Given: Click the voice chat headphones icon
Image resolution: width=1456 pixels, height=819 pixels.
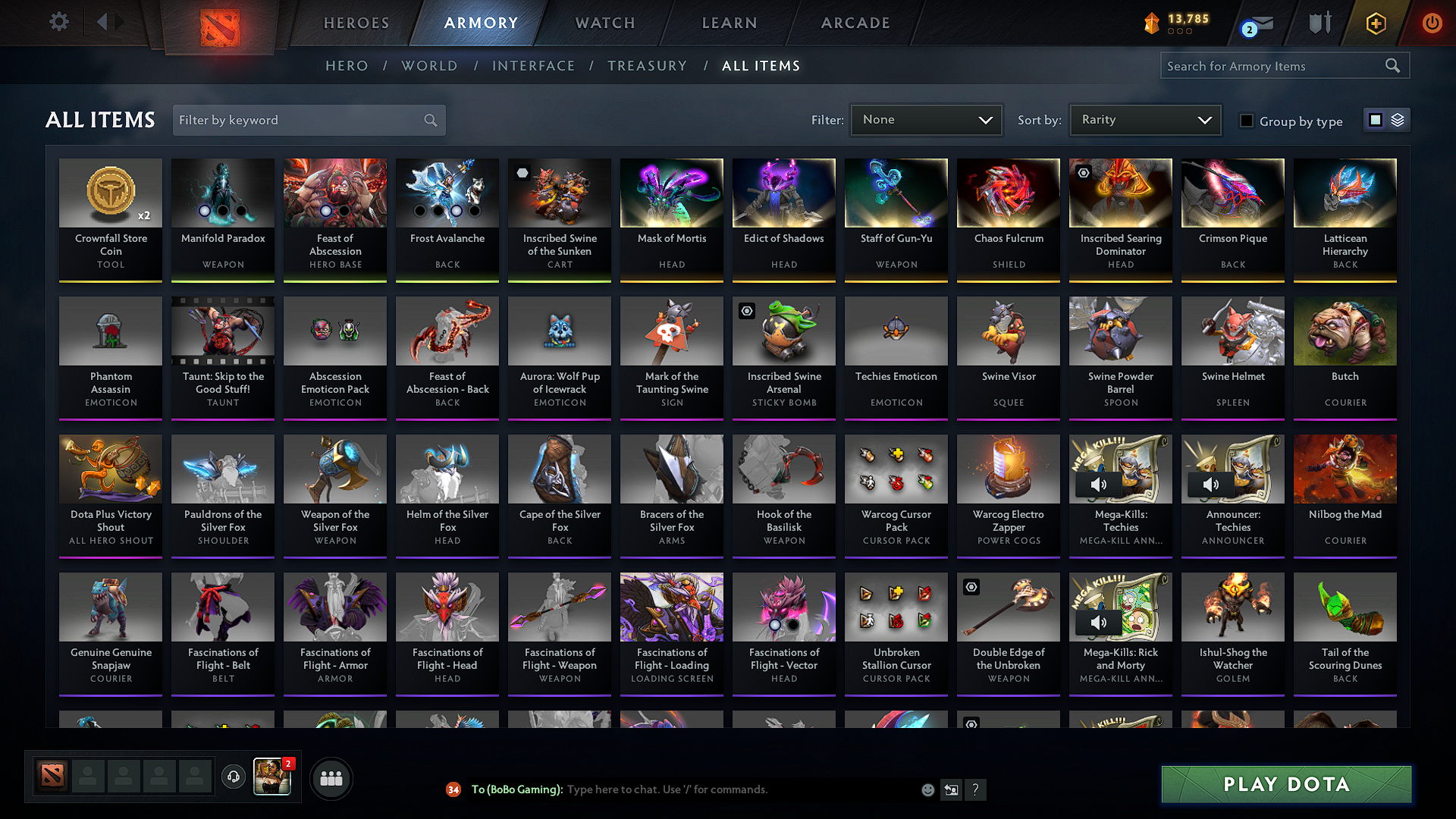Looking at the screenshot, I should (233, 777).
